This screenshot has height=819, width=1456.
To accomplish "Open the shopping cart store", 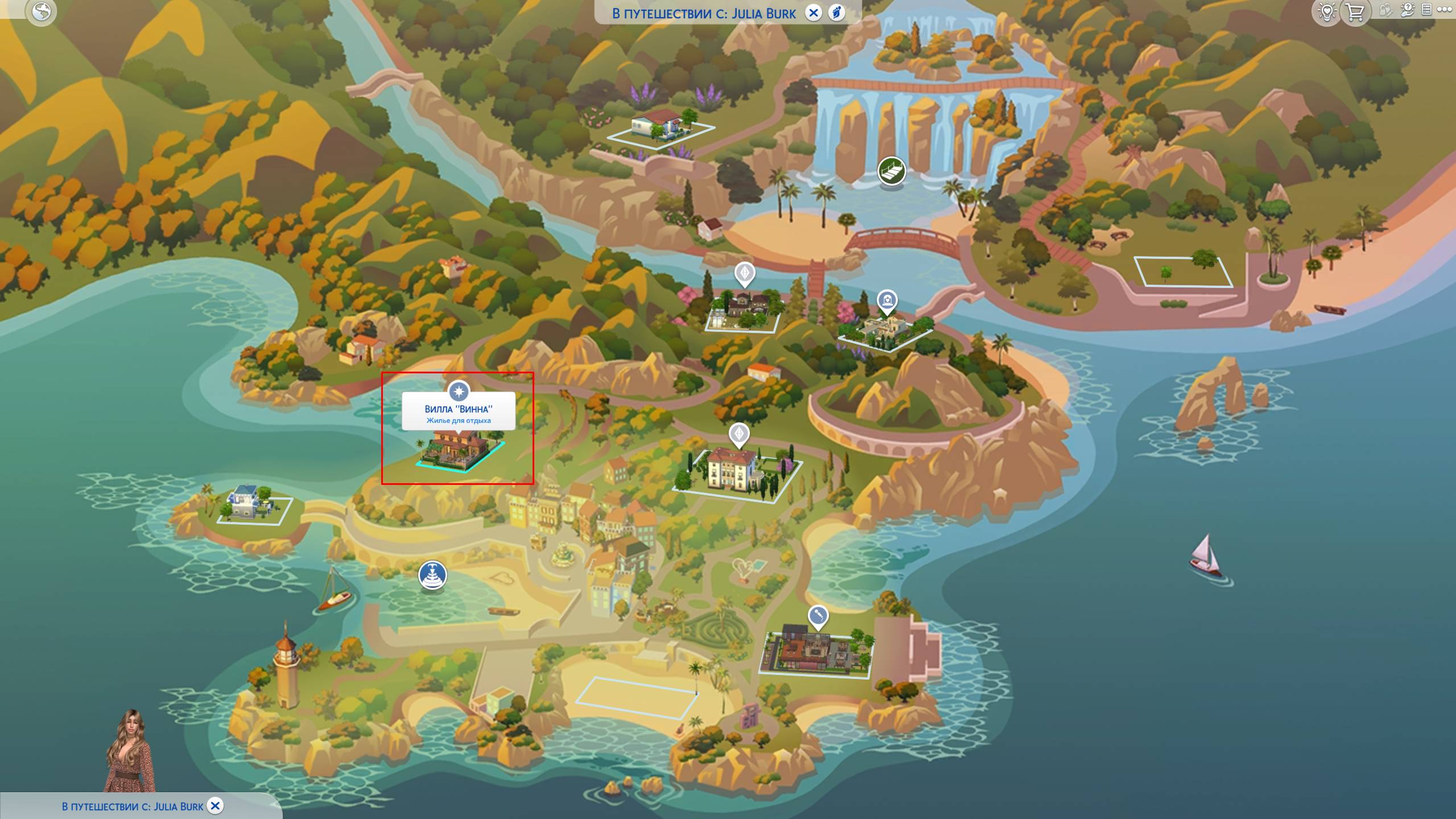I will coord(1355,11).
